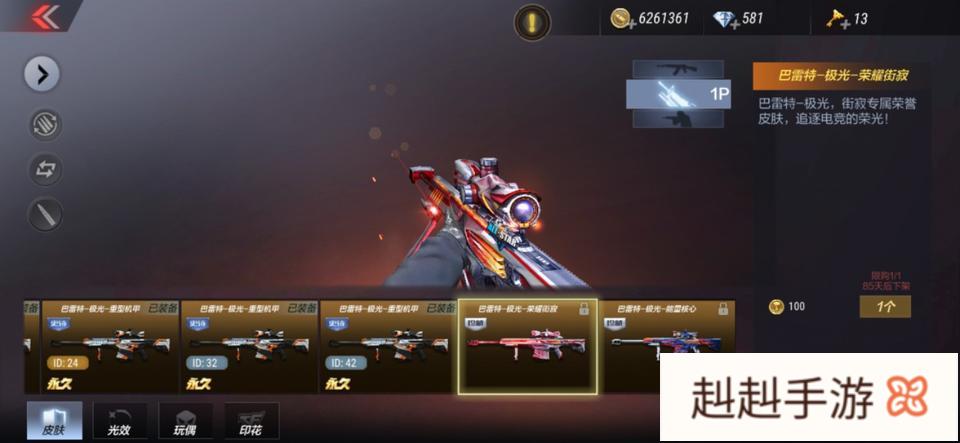Expand the side panel with the arrow button

coord(43,73)
